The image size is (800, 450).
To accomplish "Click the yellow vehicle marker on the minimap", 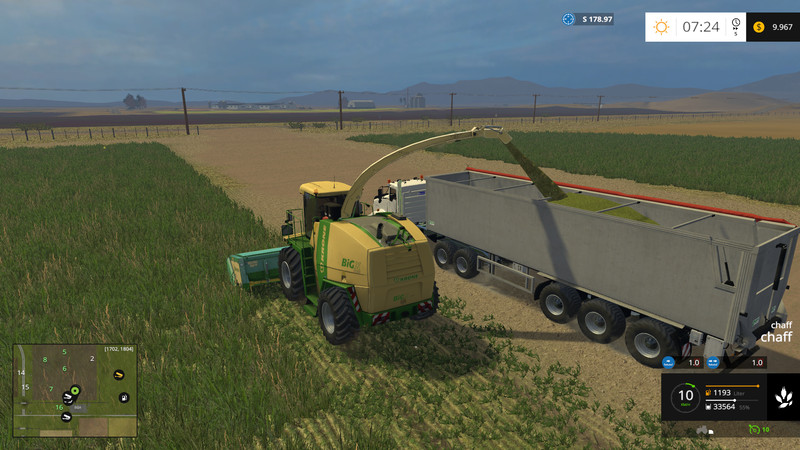I will 119,375.
